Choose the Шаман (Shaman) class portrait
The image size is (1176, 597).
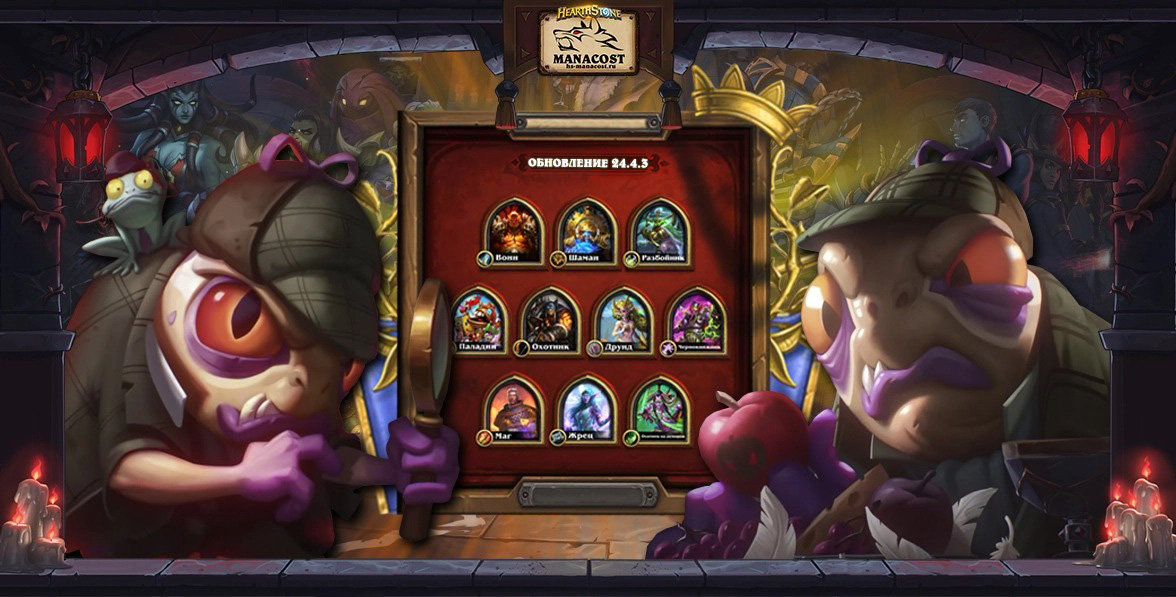click(587, 229)
